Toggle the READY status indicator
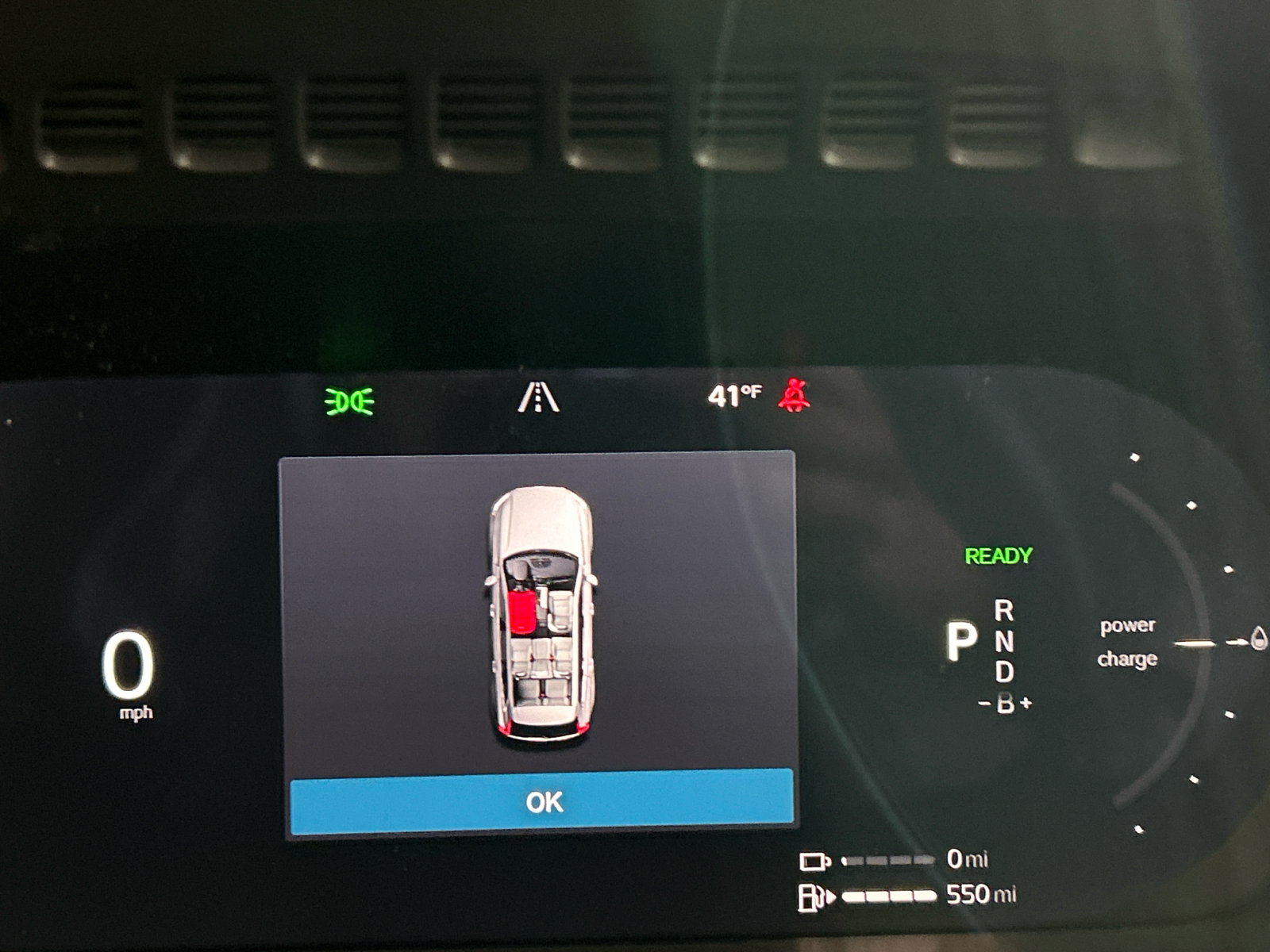Screen dimensions: 1270x952 pos(997,555)
